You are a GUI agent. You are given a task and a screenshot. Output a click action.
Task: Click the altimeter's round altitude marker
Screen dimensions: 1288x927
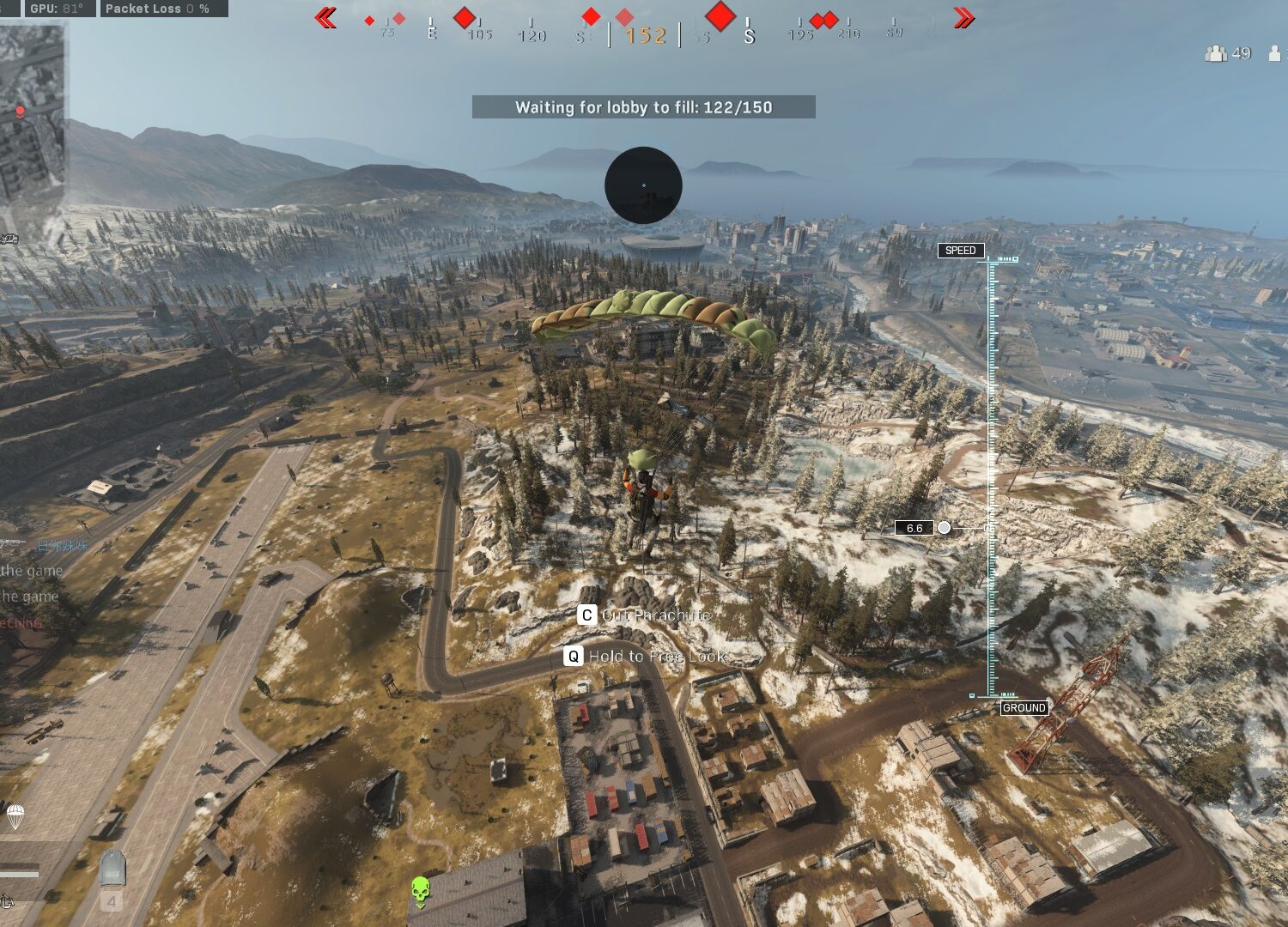click(x=944, y=528)
